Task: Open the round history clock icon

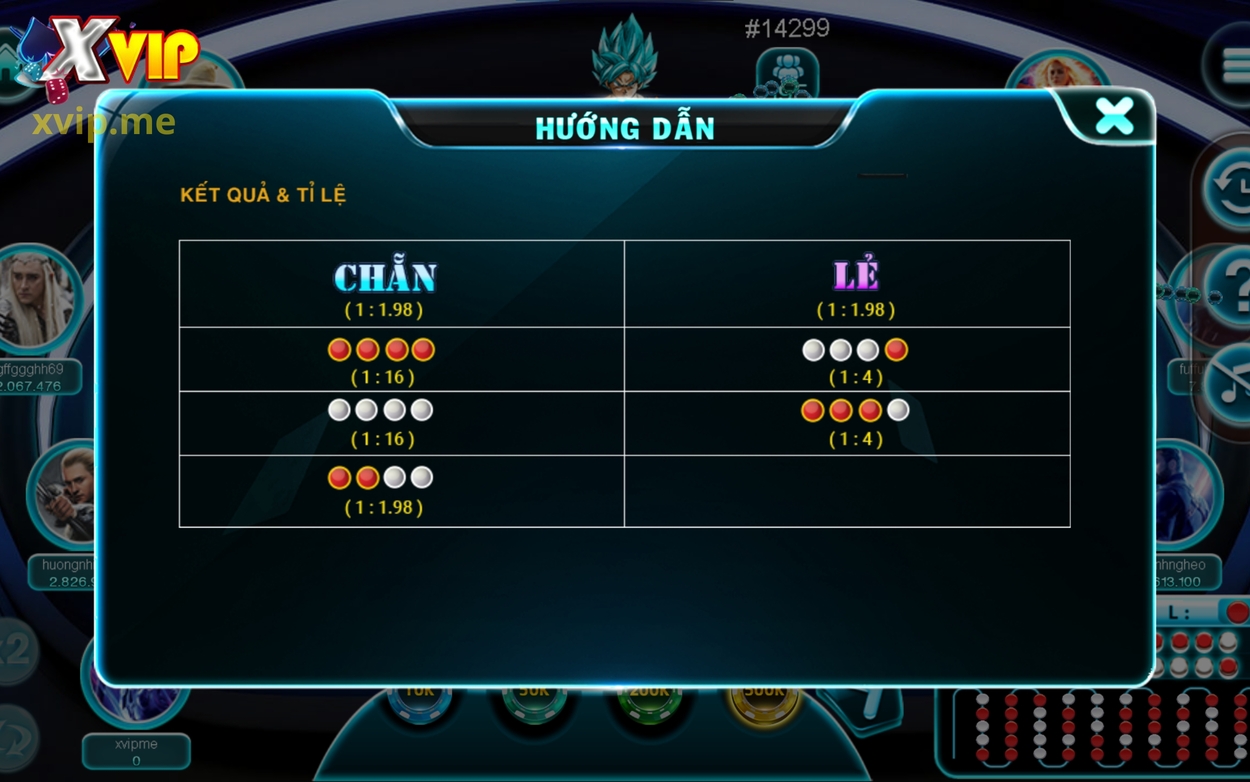Action: coord(1228,188)
